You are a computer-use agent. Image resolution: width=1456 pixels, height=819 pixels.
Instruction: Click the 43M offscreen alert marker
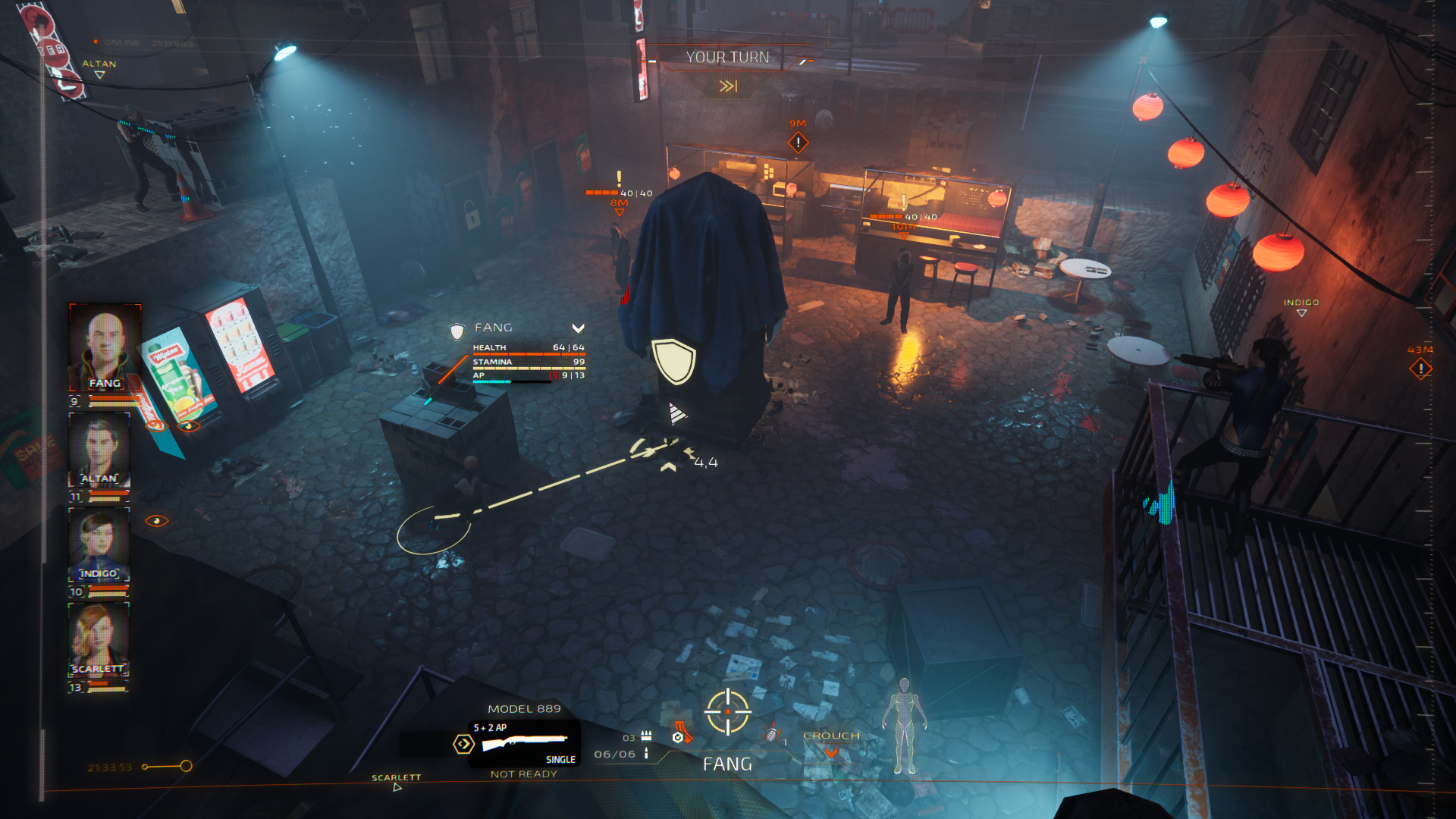(x=1420, y=369)
